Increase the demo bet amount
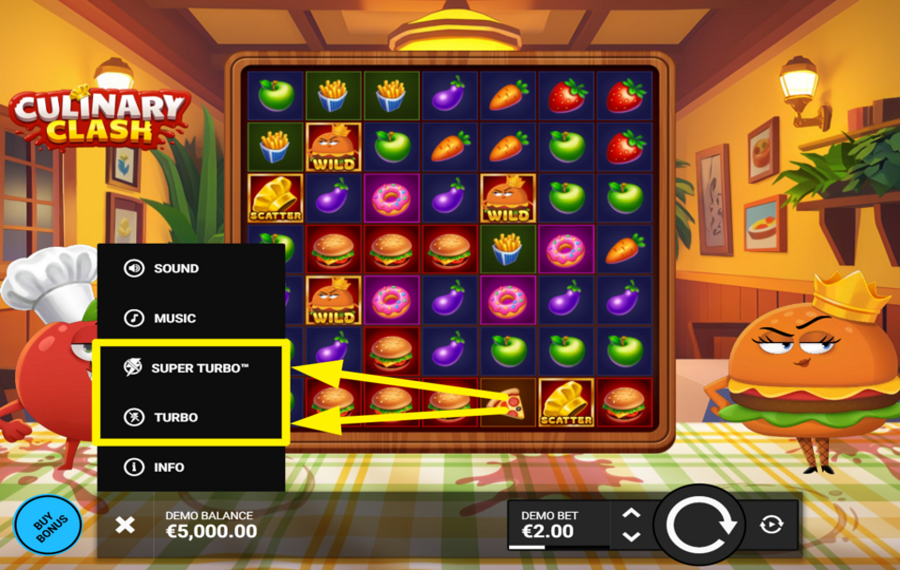This screenshot has width=900, height=570. click(631, 514)
